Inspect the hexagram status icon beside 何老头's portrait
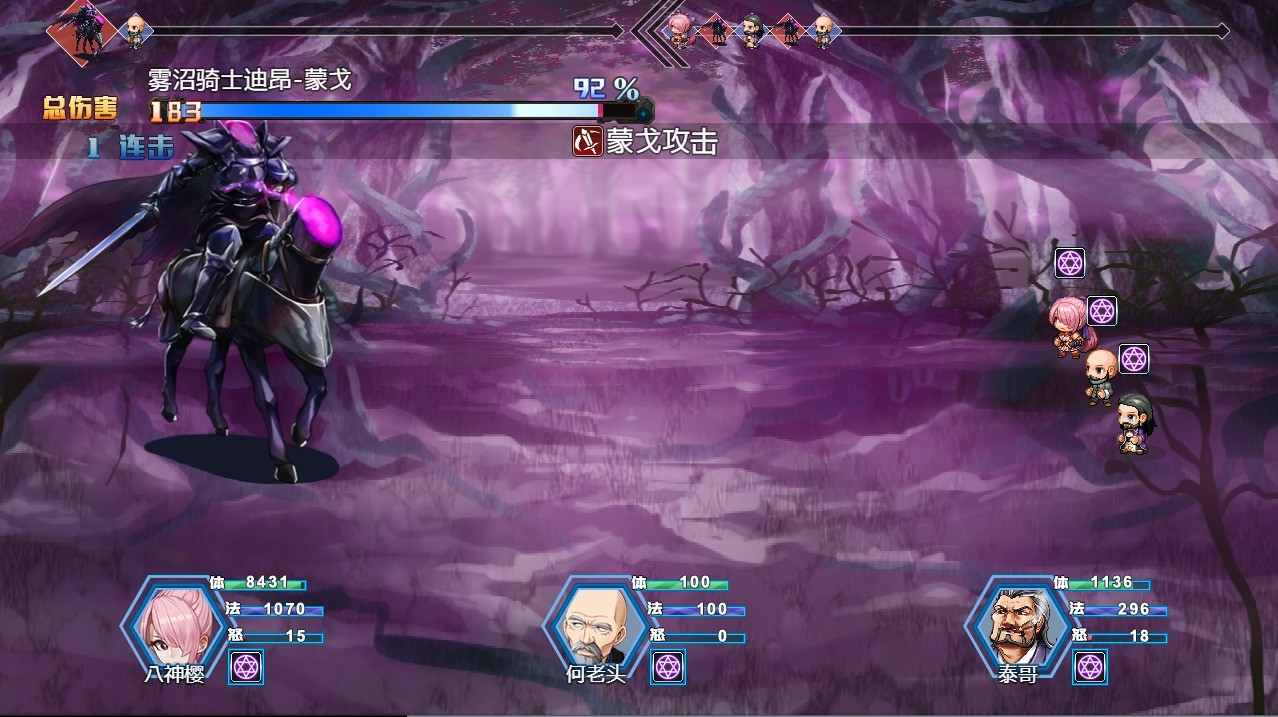Image resolution: width=1278 pixels, height=717 pixels. pyautogui.click(x=668, y=667)
